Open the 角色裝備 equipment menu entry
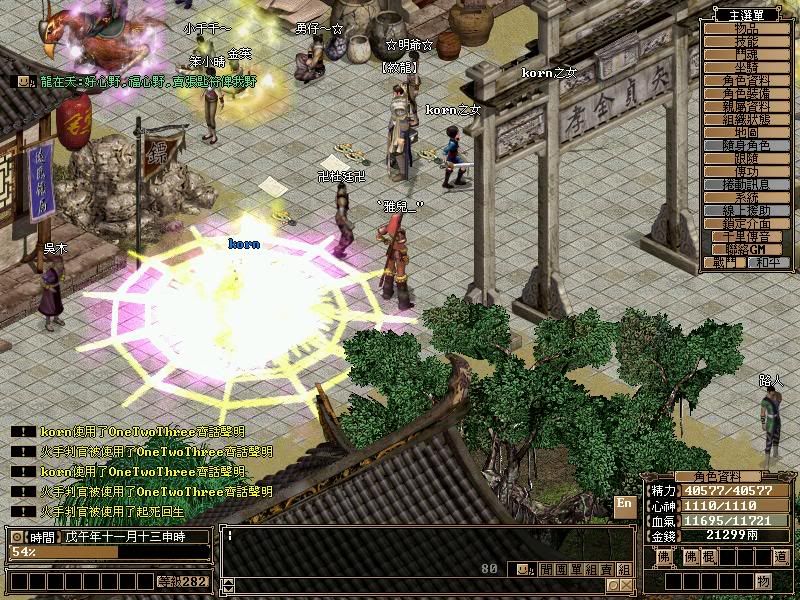Screen dimensions: 800x600 click(746, 94)
